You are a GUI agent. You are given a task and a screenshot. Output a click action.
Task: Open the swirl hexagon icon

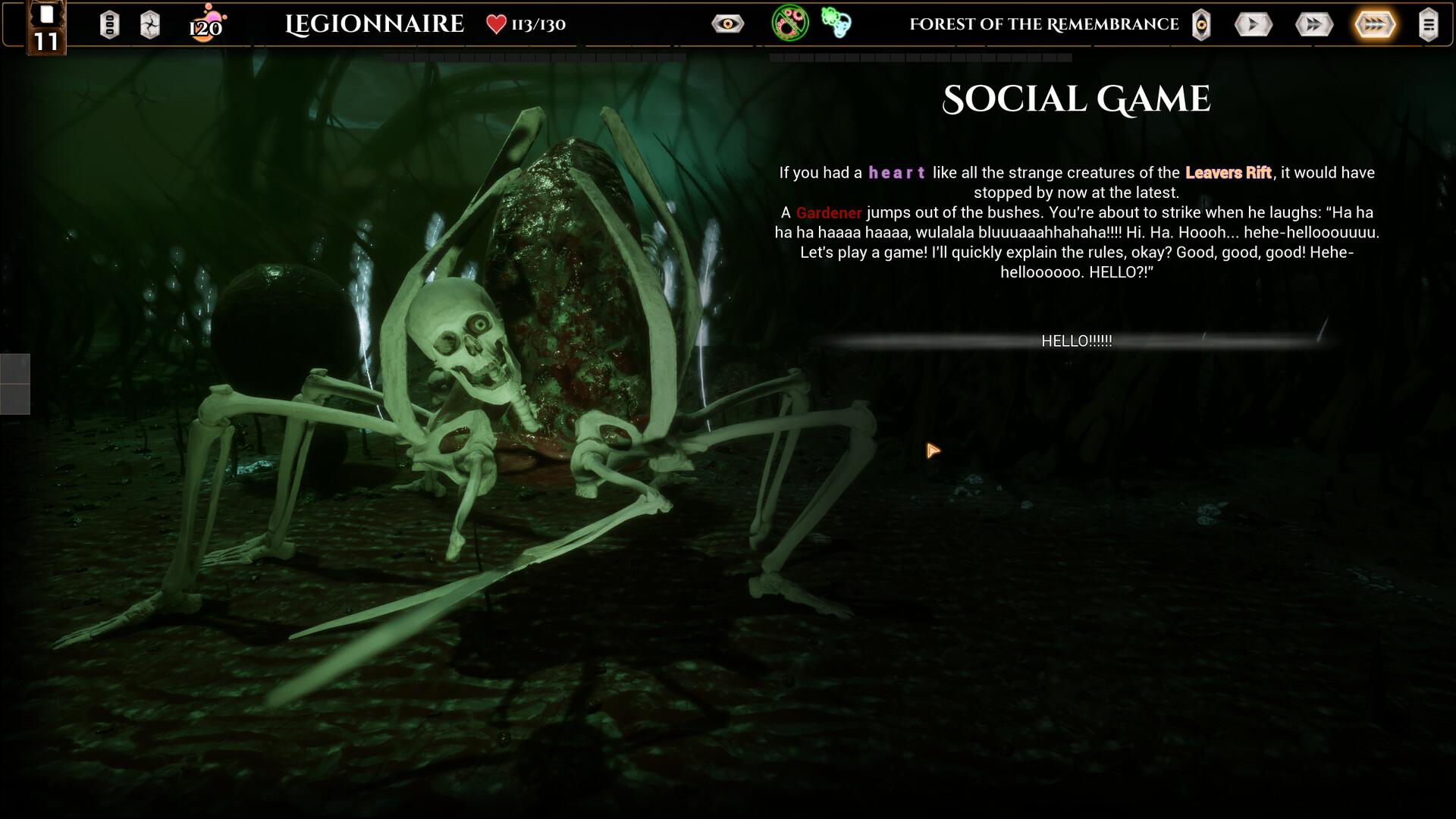[150, 24]
